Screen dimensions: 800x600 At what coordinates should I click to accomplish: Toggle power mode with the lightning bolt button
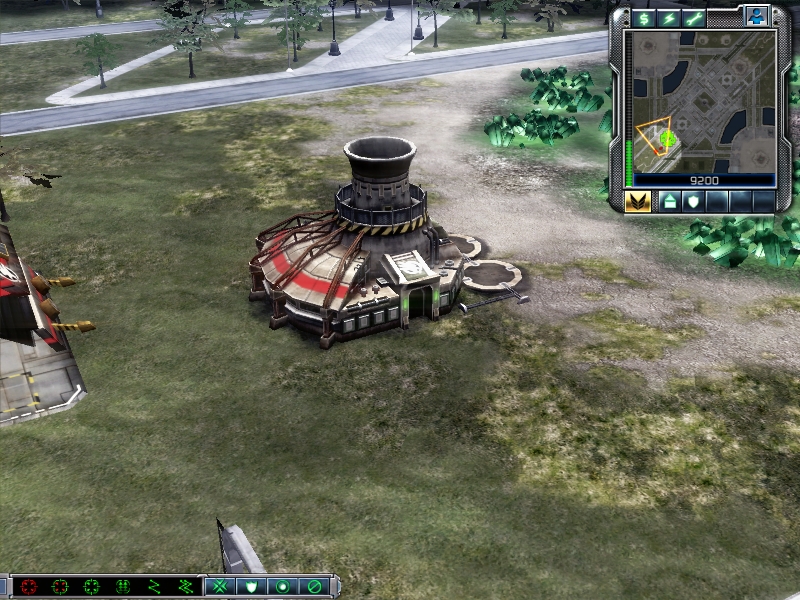pyautogui.click(x=669, y=19)
